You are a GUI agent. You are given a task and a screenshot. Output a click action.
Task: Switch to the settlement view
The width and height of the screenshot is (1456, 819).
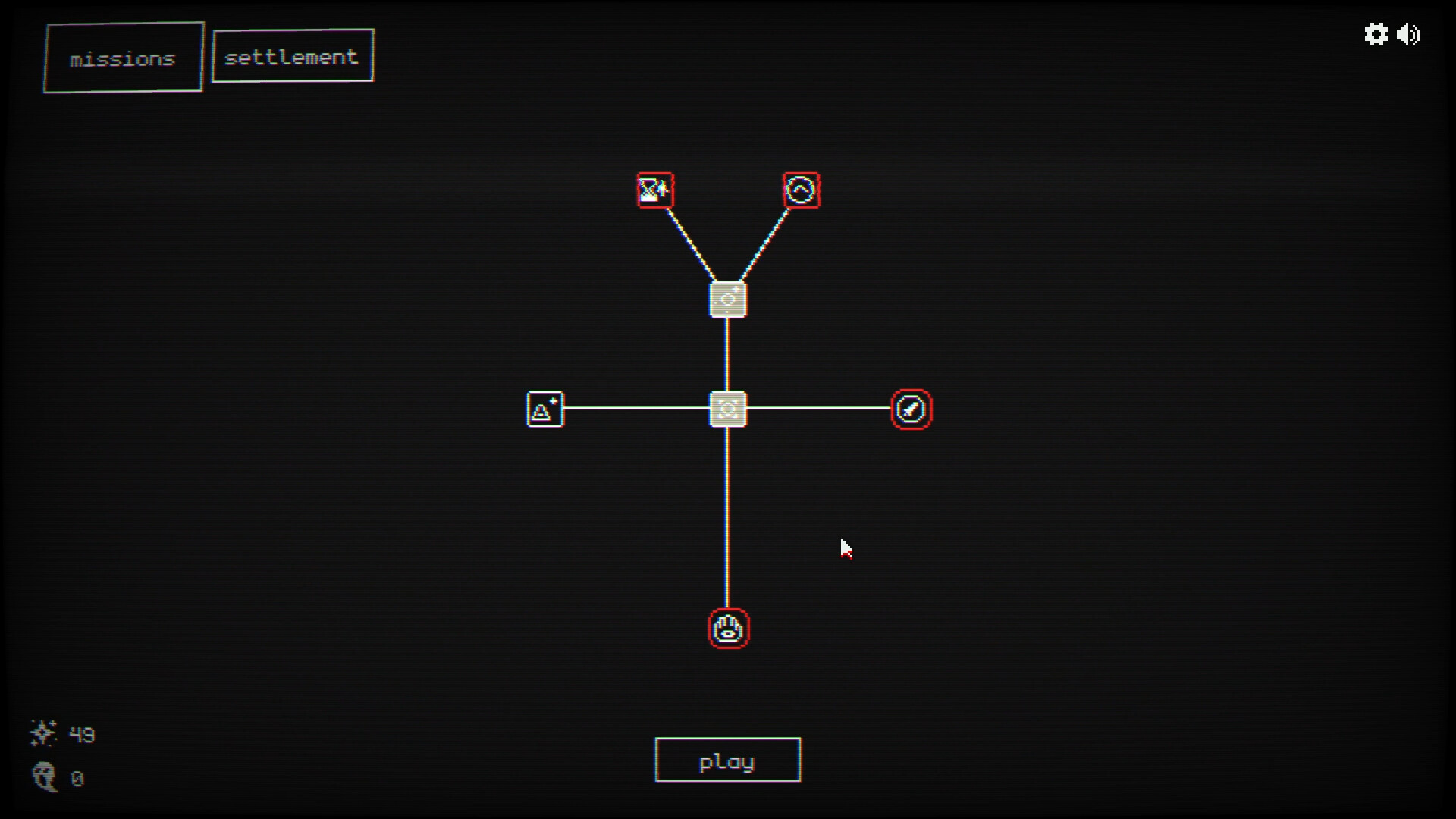(293, 55)
